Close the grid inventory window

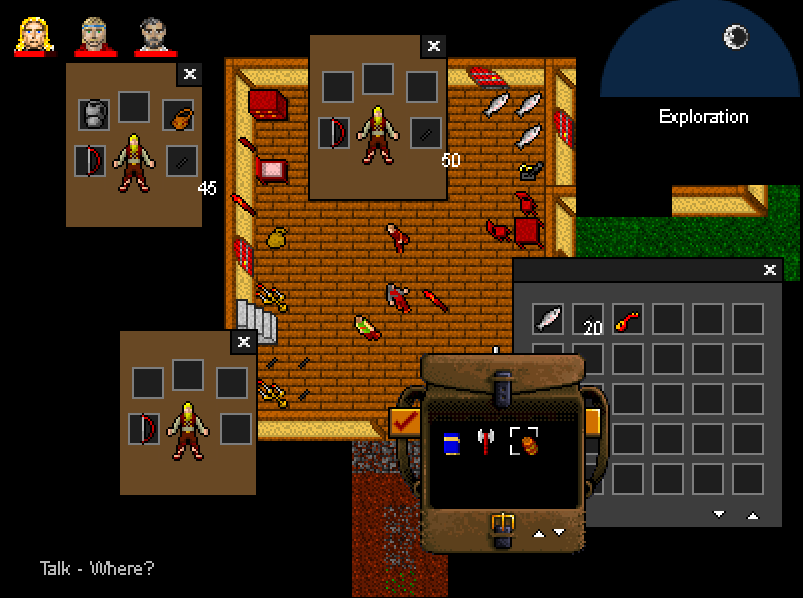point(769,270)
